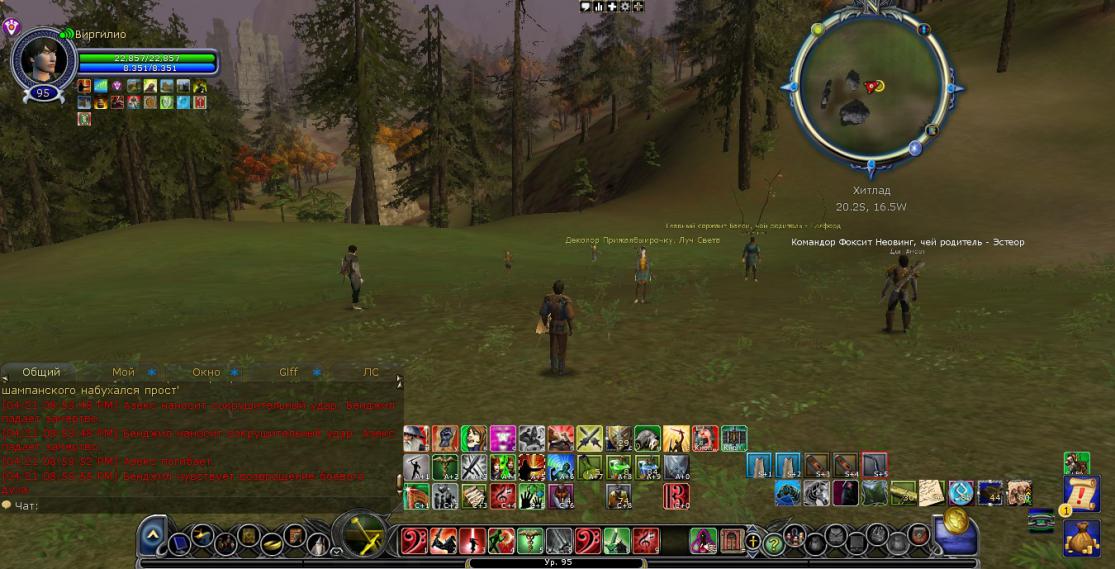Screen dimensions: 1115x569
Task: Activate the green question mark help icon
Action: (x=772, y=543)
